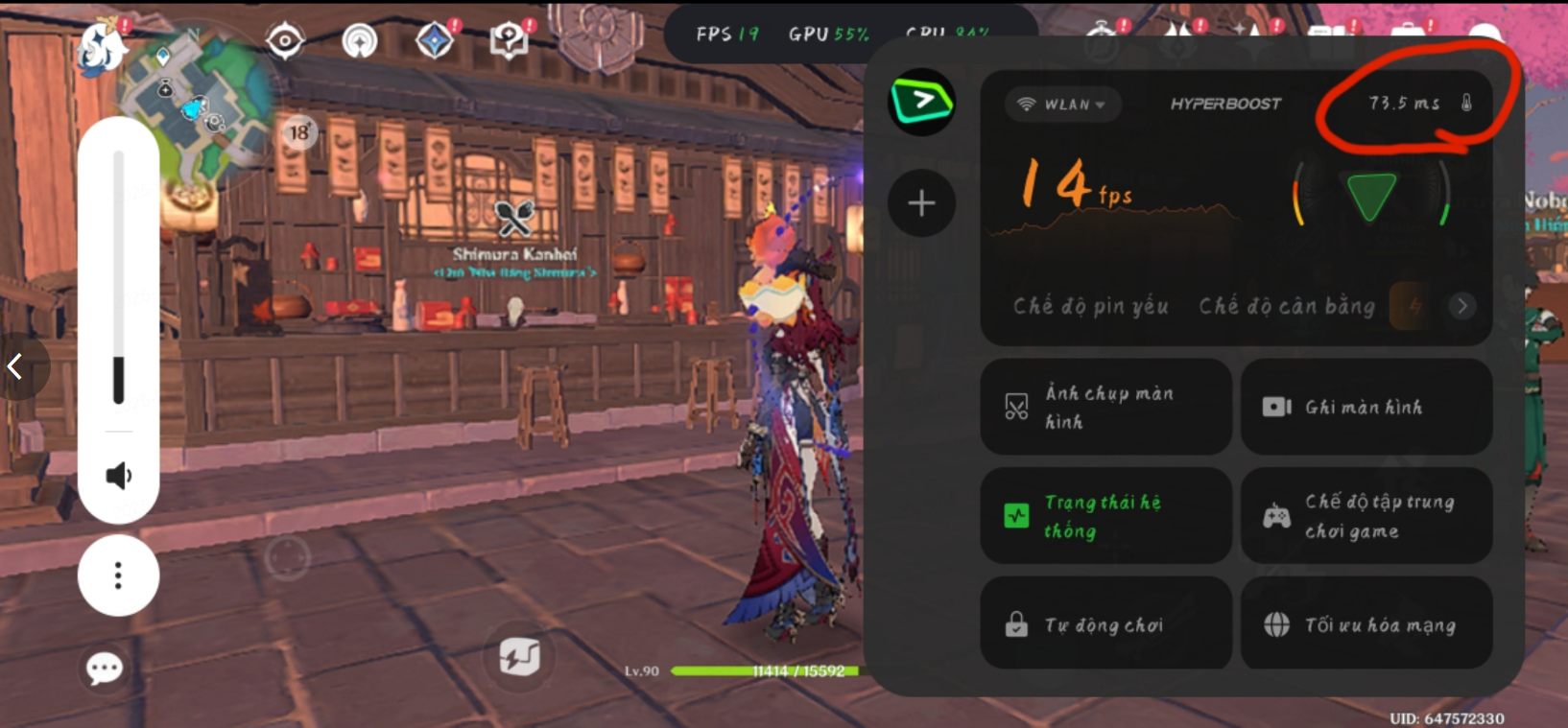Show next performance mode with arrow
Viewport: 1568px width, 728px height.
[1461, 306]
